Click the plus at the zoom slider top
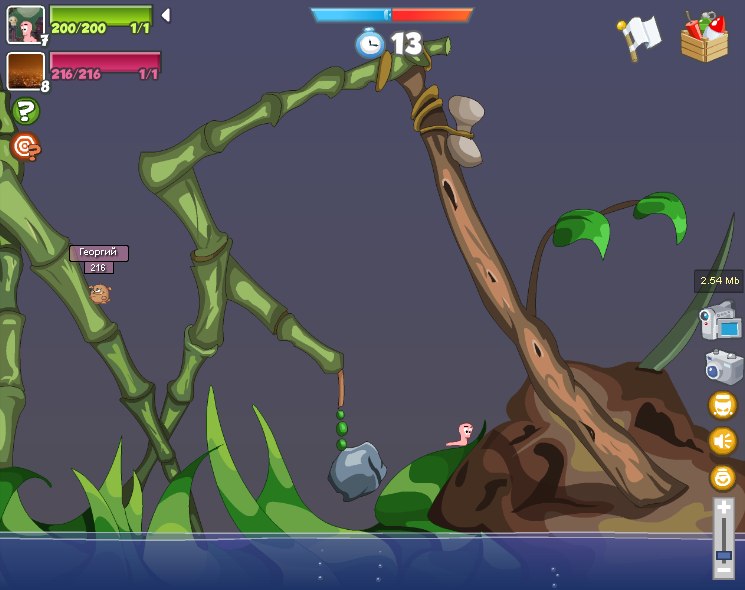 tap(723, 509)
